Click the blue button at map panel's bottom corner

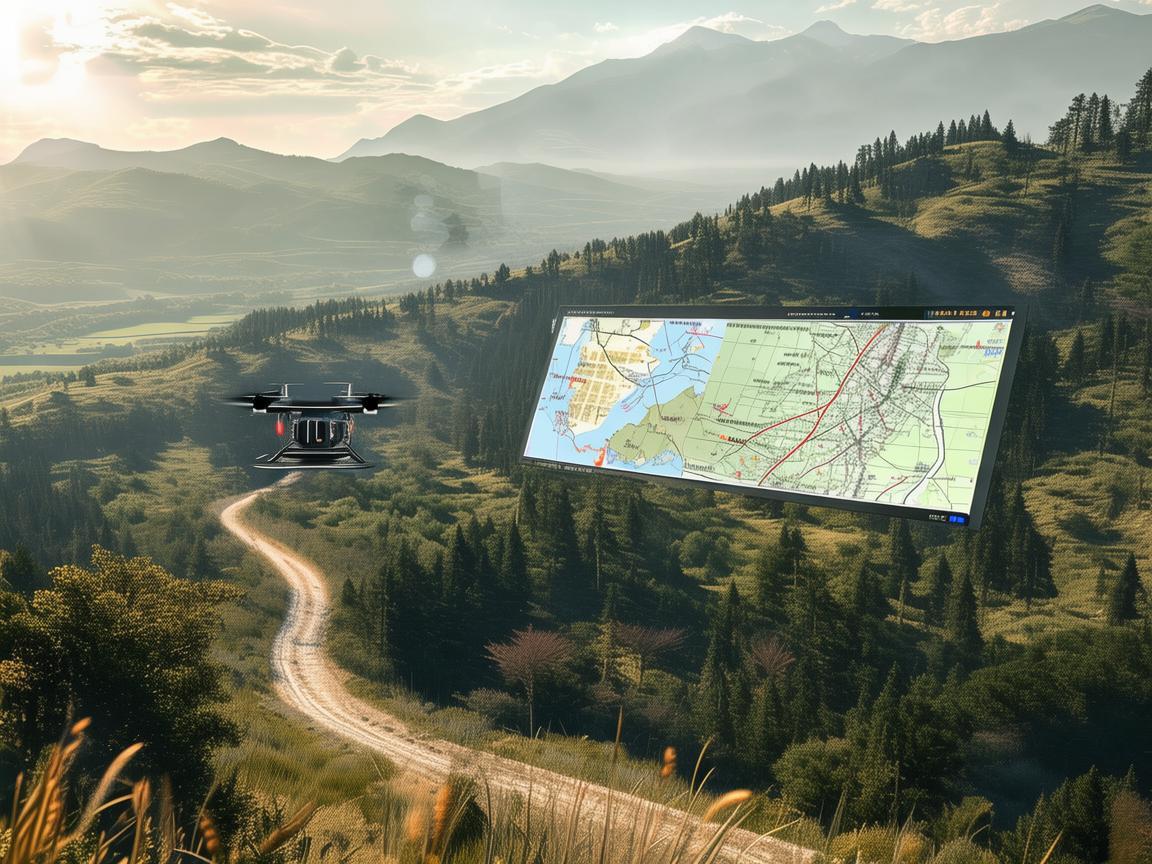pyautogui.click(x=957, y=519)
